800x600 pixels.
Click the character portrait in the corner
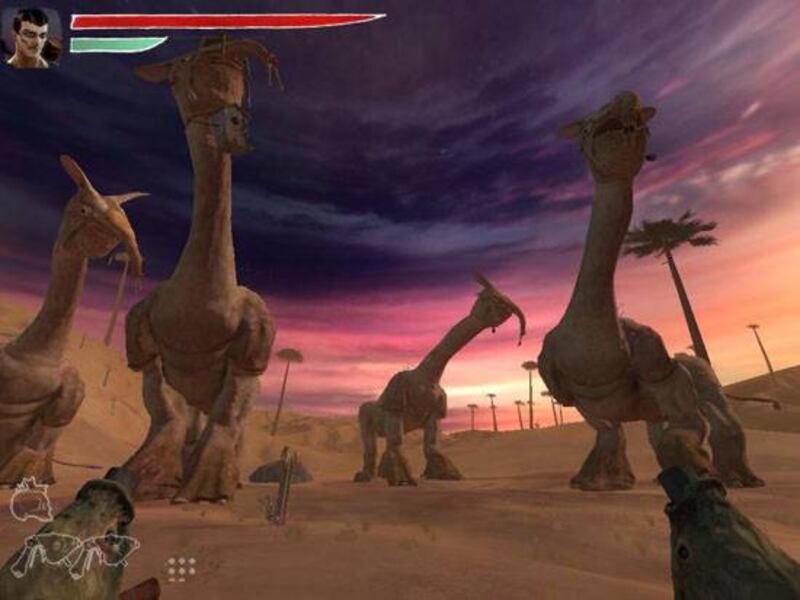(33, 38)
